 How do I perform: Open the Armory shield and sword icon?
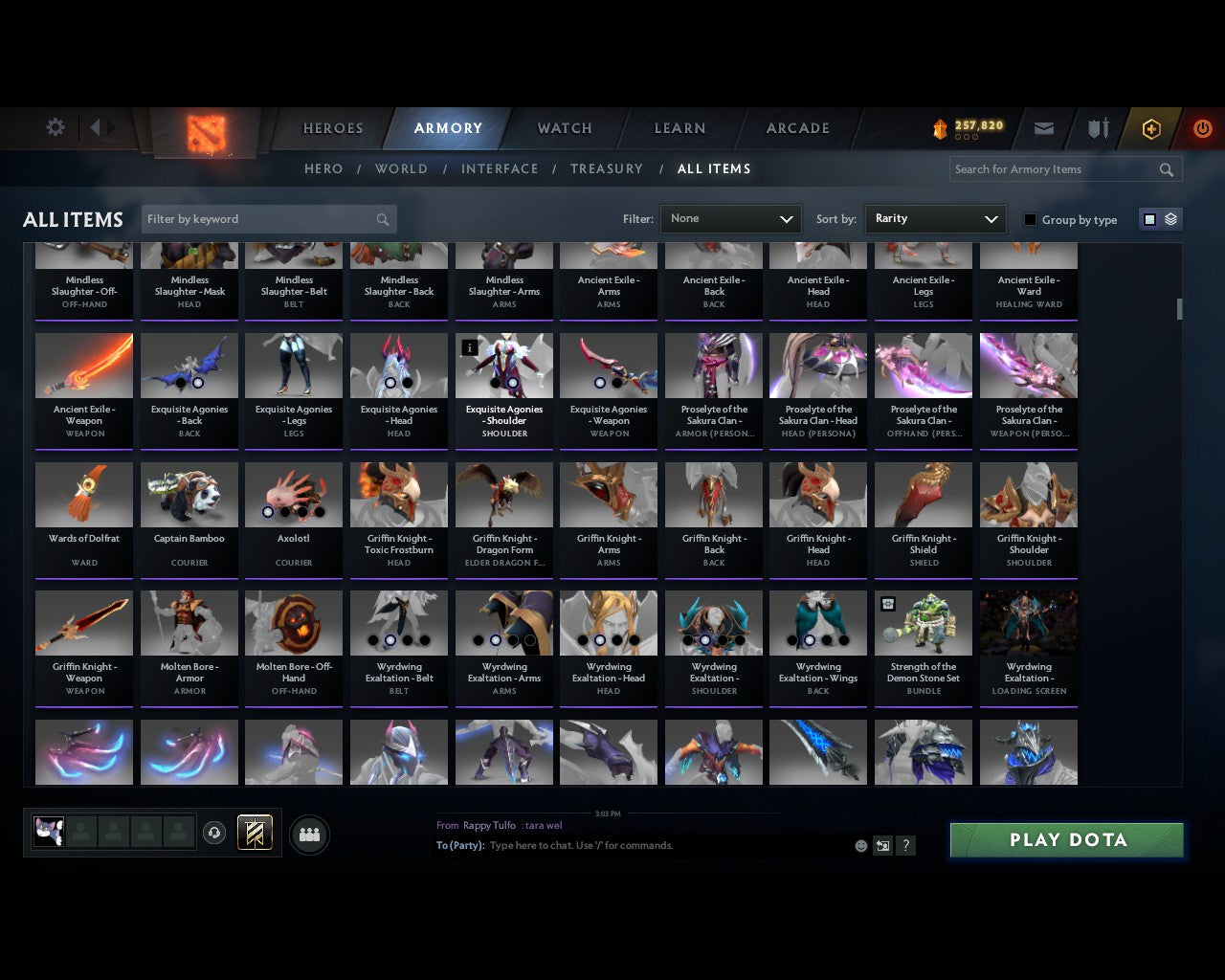click(1097, 127)
